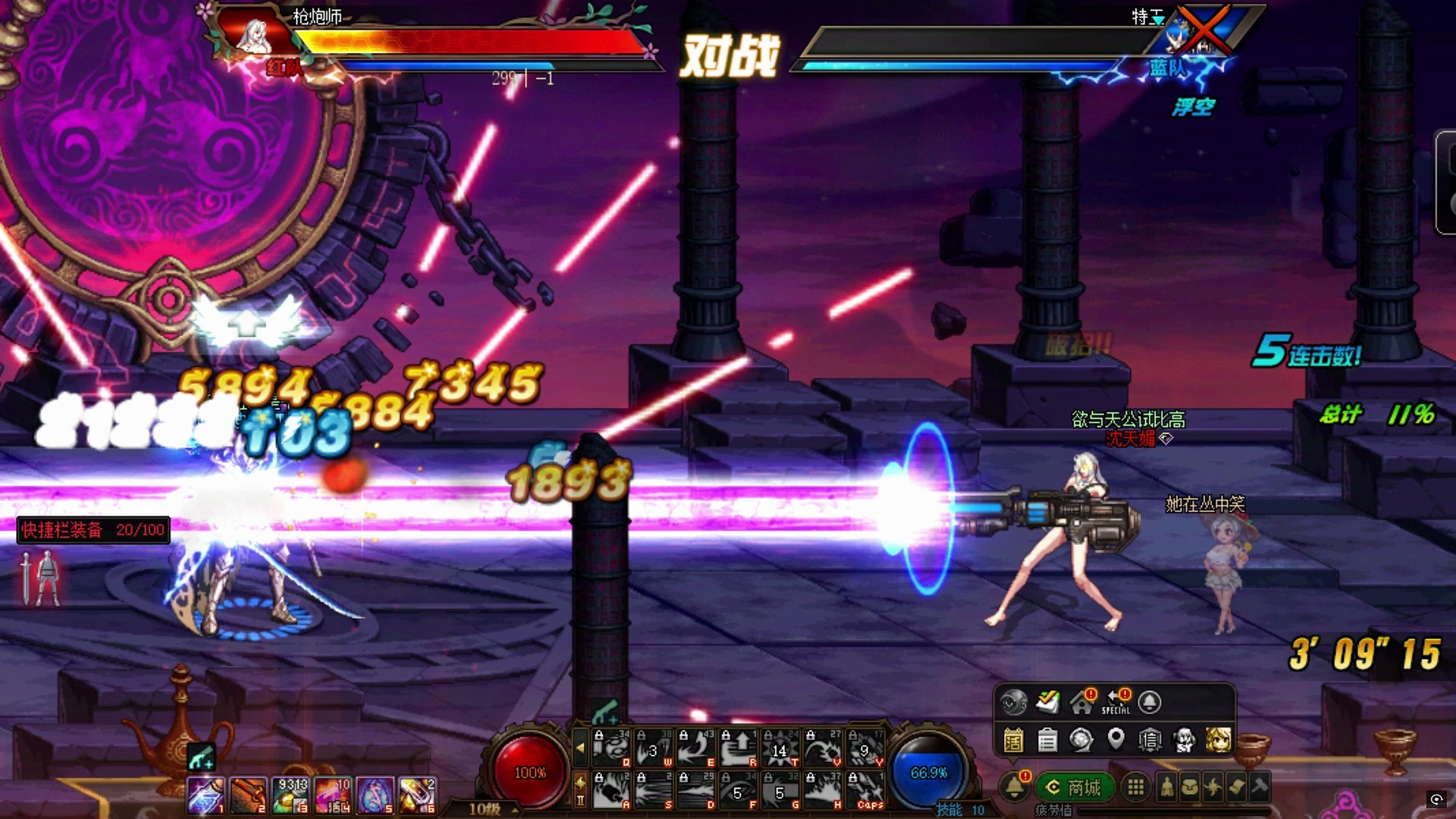Image resolution: width=1456 pixels, height=819 pixels.
Task: Use the item with 9313 count in slot 3
Action: pyautogui.click(x=291, y=795)
